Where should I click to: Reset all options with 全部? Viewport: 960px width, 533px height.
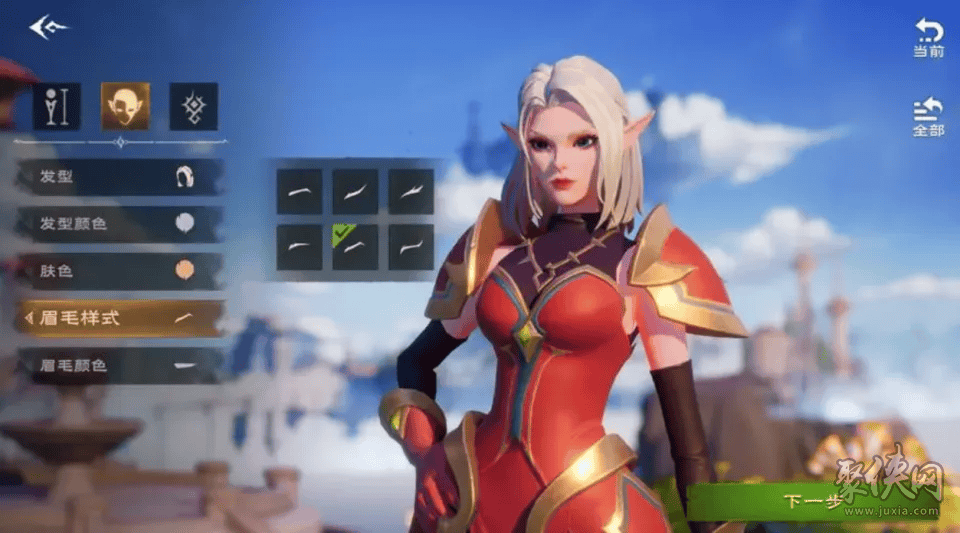pyautogui.click(x=928, y=117)
